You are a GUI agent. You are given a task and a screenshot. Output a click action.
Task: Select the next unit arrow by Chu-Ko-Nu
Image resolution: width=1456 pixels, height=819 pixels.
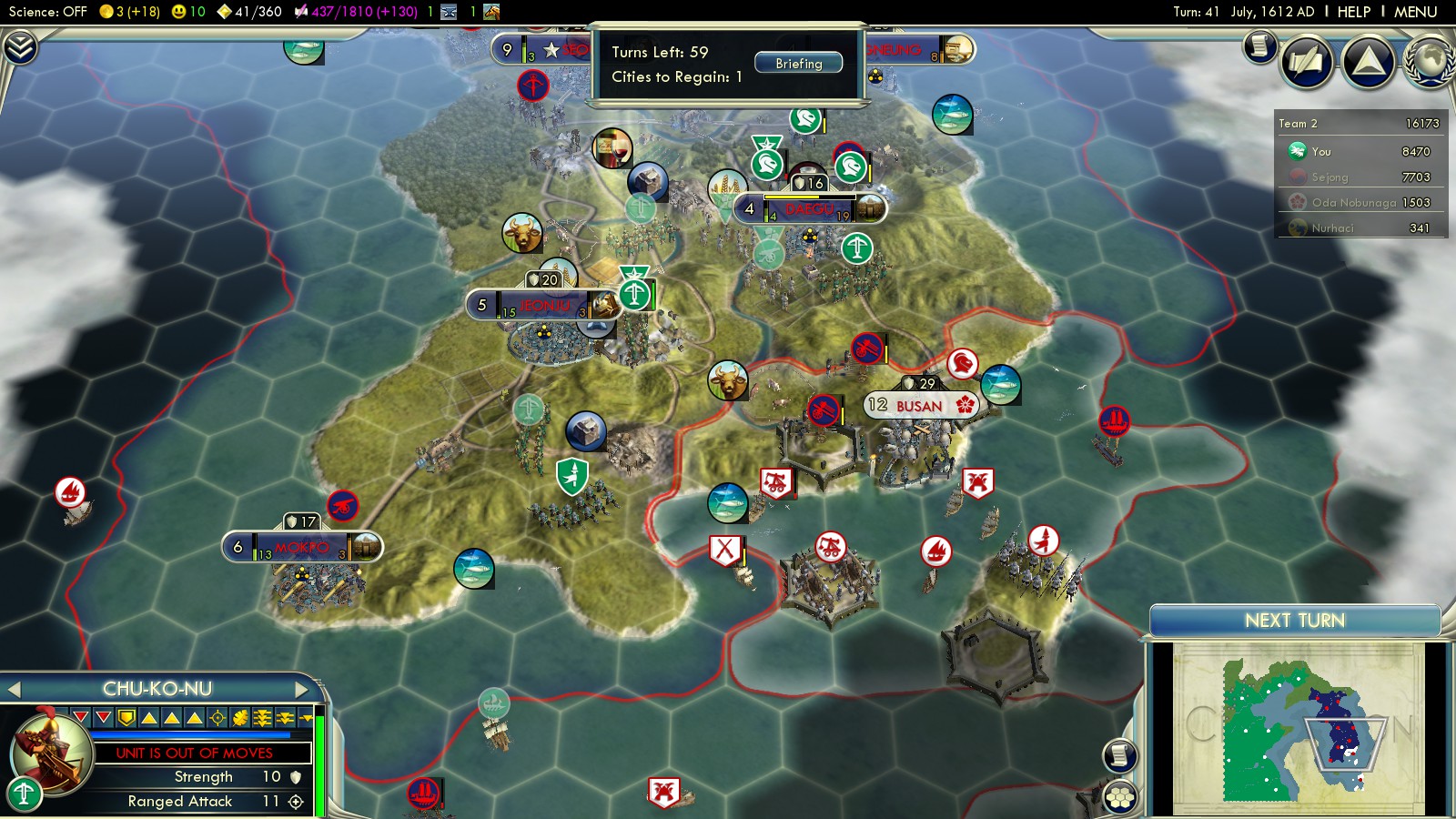click(302, 690)
